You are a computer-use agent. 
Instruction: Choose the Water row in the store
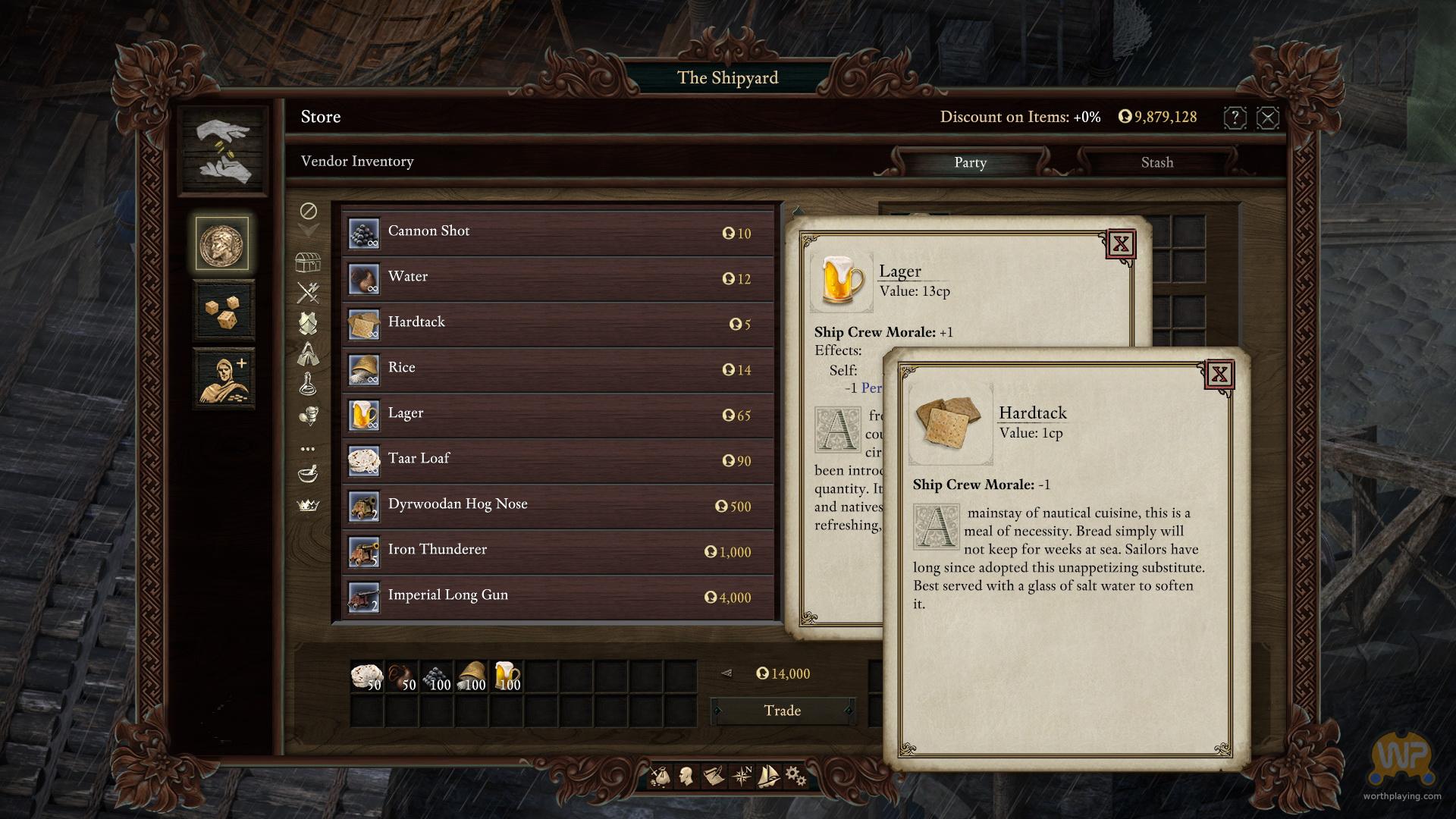click(x=557, y=278)
